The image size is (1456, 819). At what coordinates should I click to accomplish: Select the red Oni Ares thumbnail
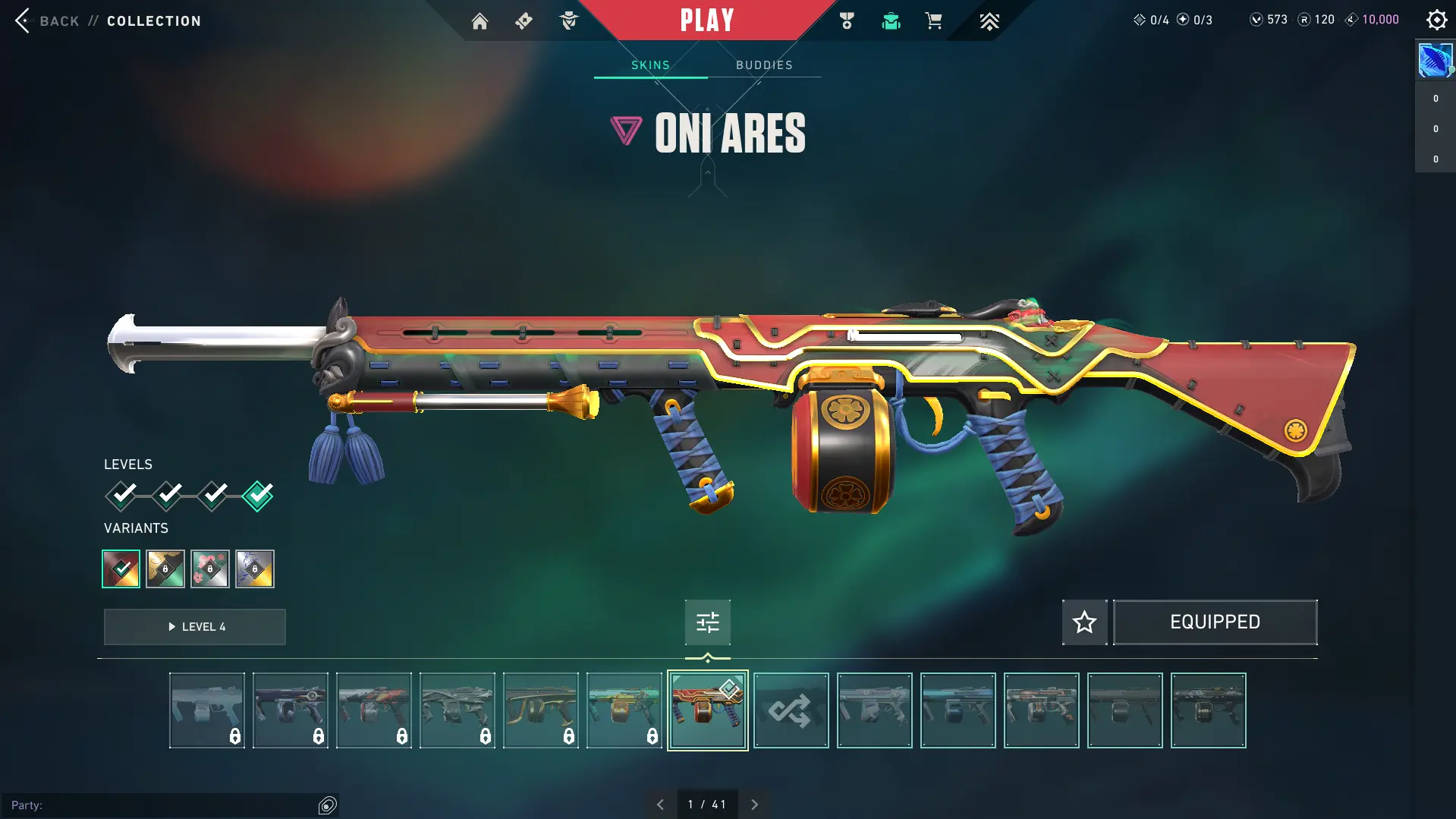point(707,710)
